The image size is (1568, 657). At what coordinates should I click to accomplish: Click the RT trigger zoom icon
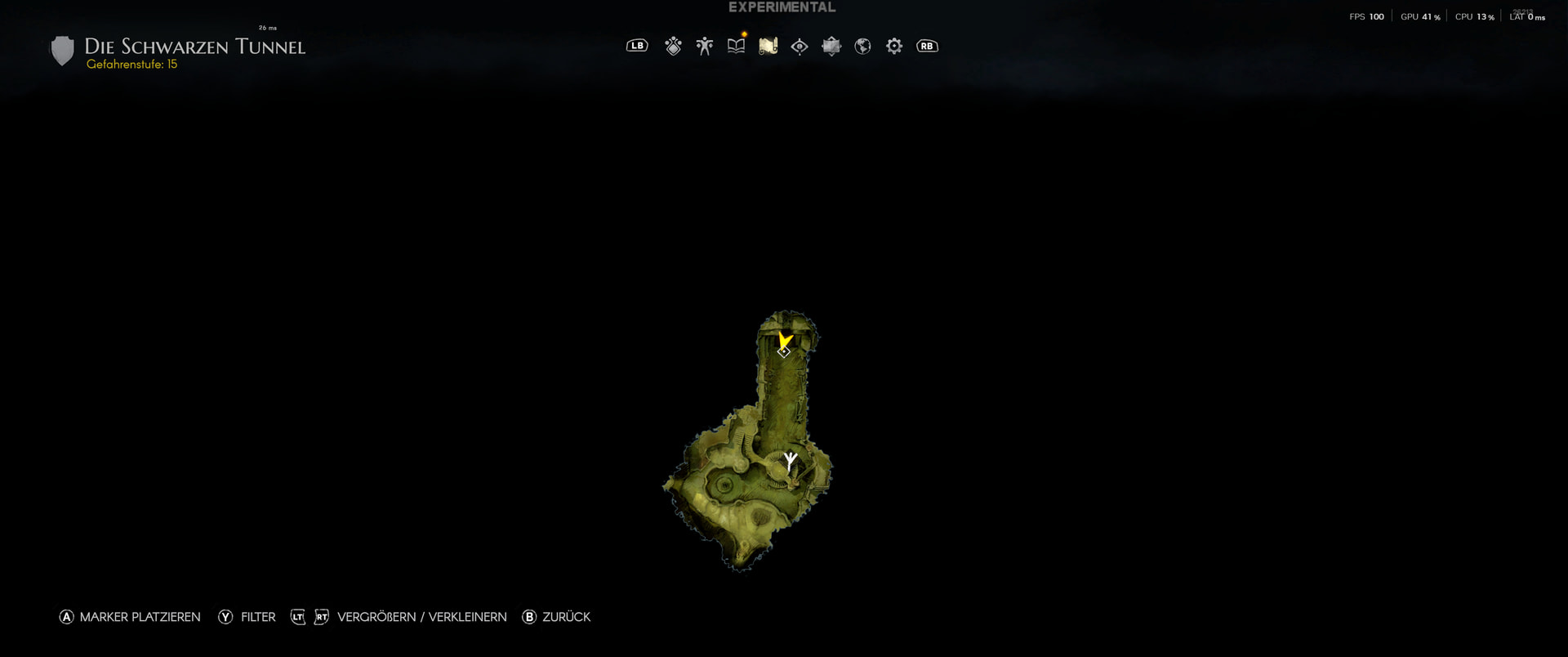click(320, 618)
